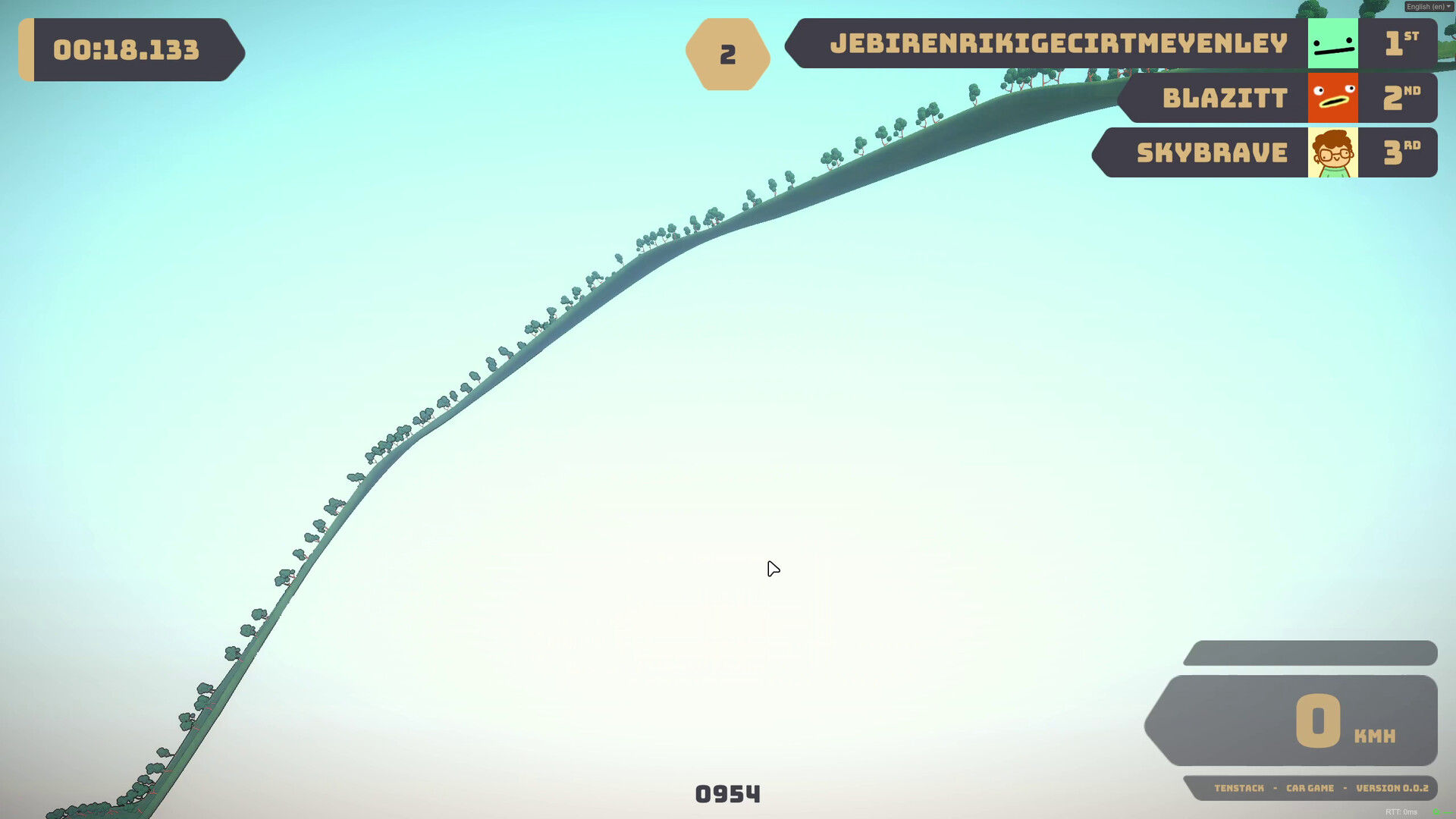Click the room code 0954 at the bottom
The image size is (1456, 819).
(727, 794)
